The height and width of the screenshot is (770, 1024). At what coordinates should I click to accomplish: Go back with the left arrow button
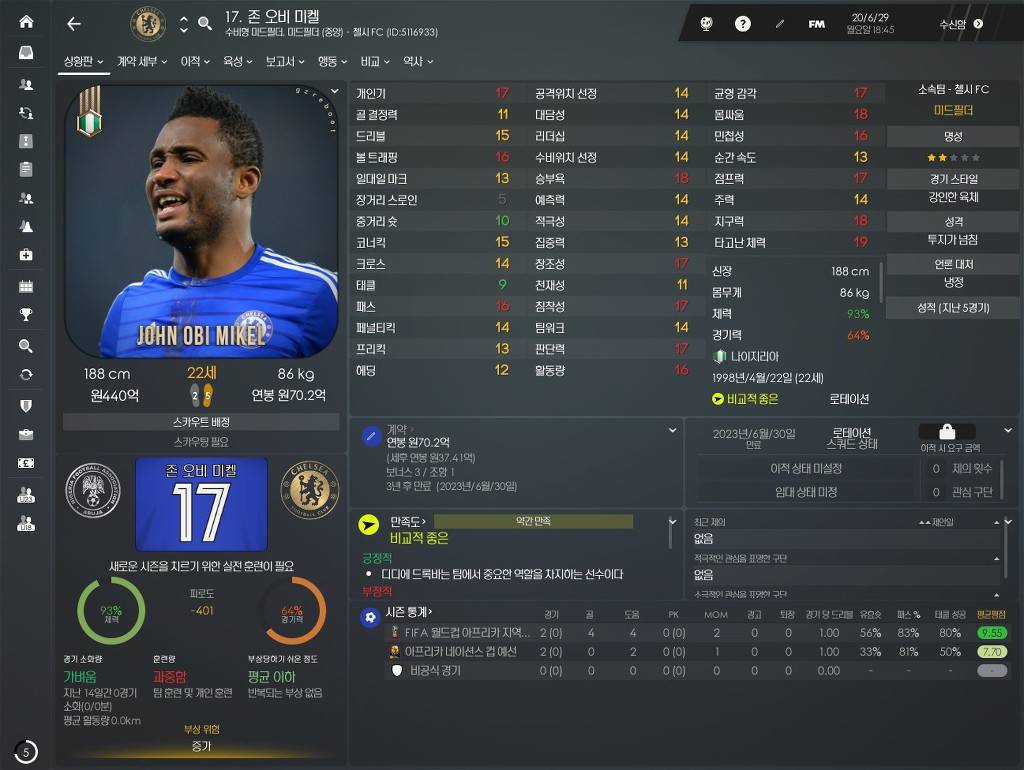click(x=73, y=24)
